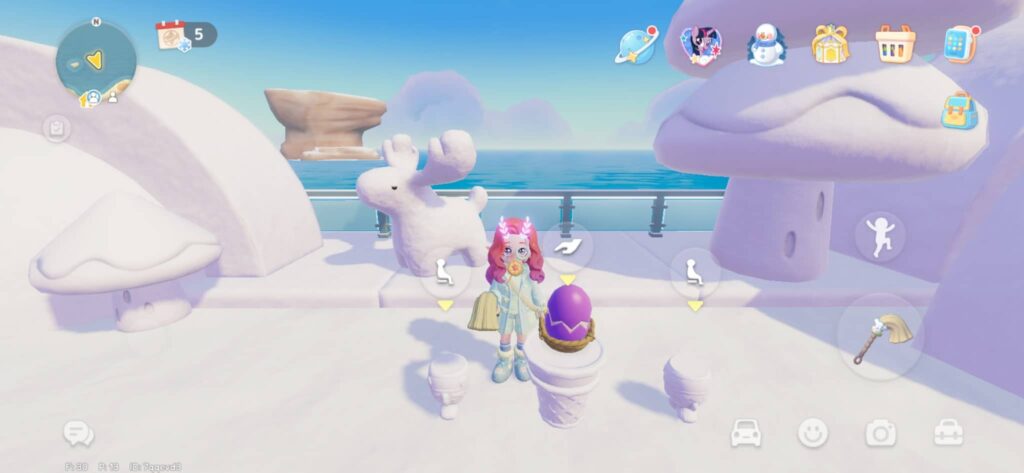Open the blue planet icon
Screen dimensions: 1024x473
(x=636, y=45)
